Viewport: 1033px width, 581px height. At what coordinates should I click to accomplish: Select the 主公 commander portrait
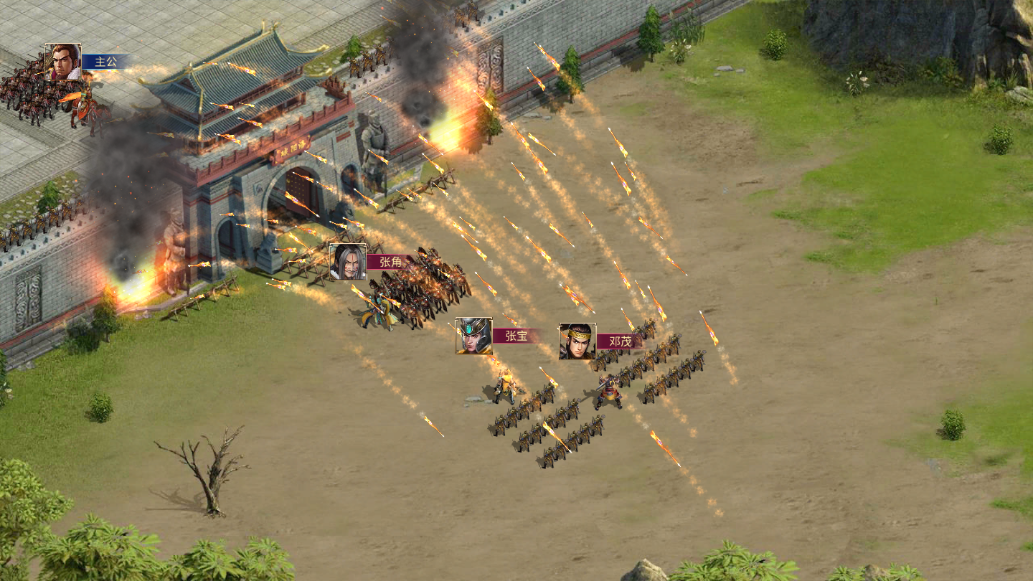click(63, 61)
